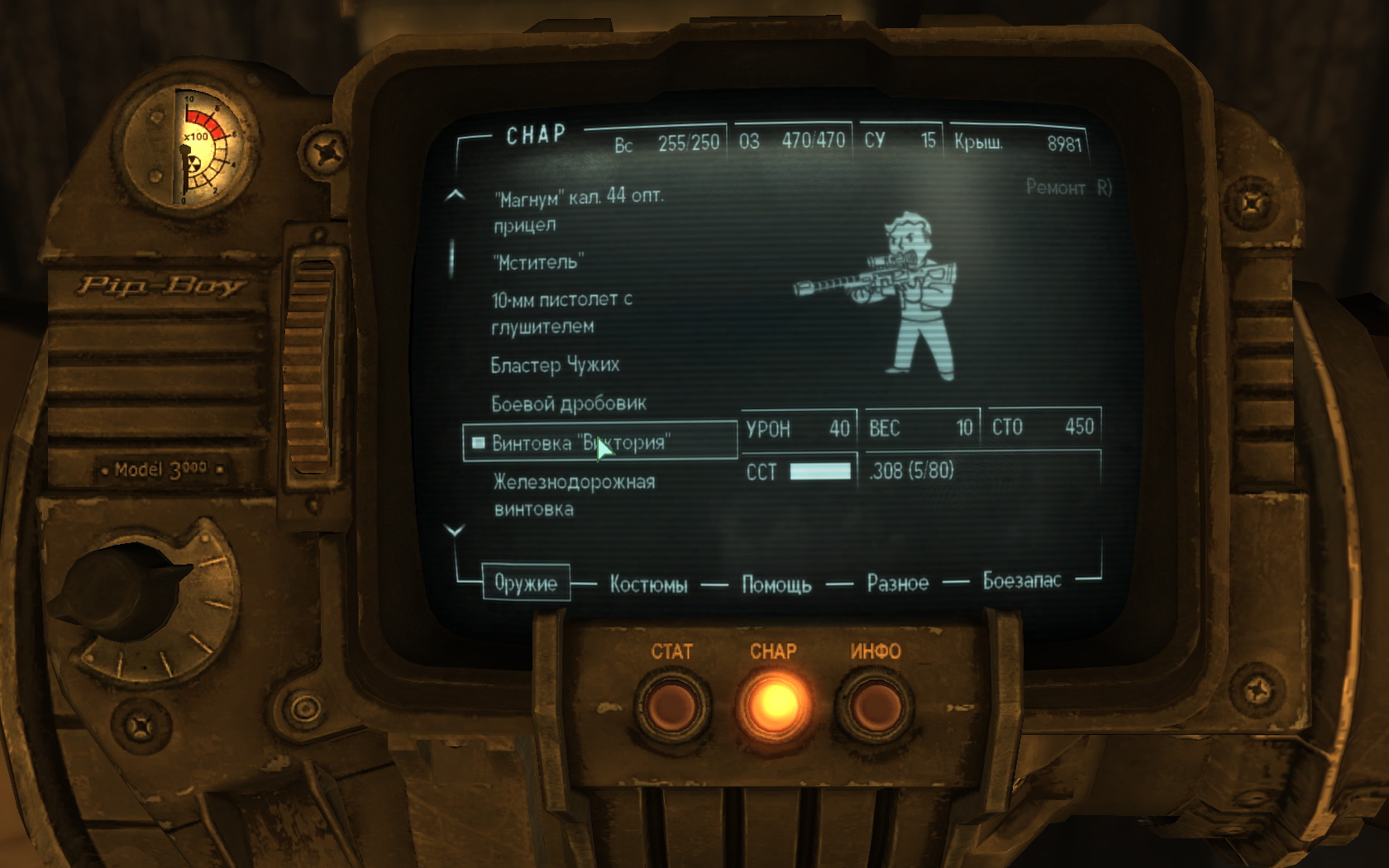Click the list scroll-down arrow
1389x868 pixels.
(x=455, y=531)
